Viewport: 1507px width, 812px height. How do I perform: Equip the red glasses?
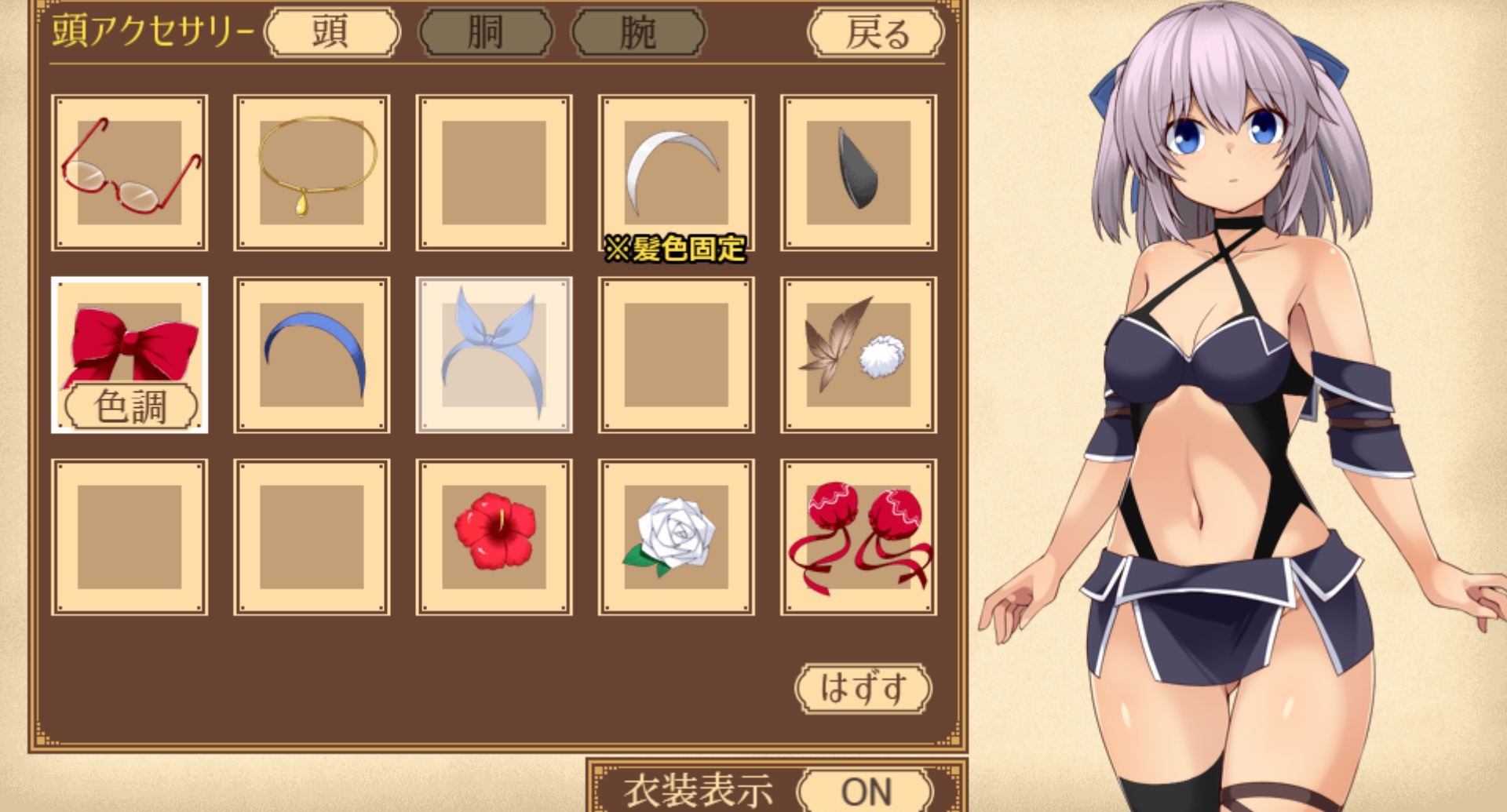coord(130,173)
